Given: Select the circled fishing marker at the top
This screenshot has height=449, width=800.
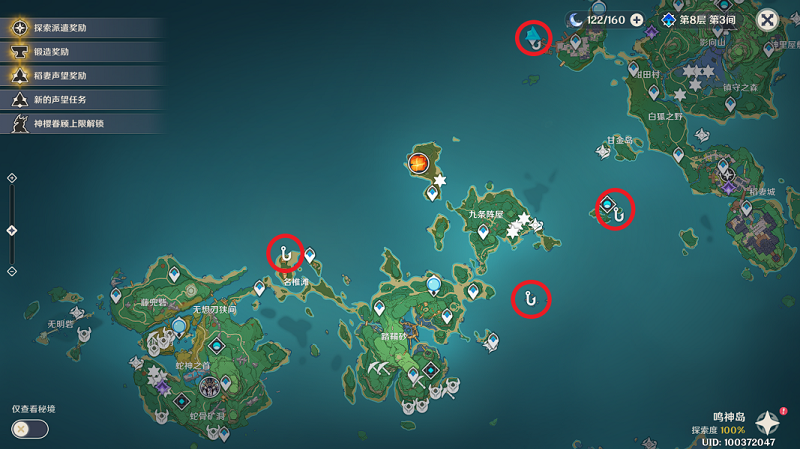Looking at the screenshot, I should point(534,38).
